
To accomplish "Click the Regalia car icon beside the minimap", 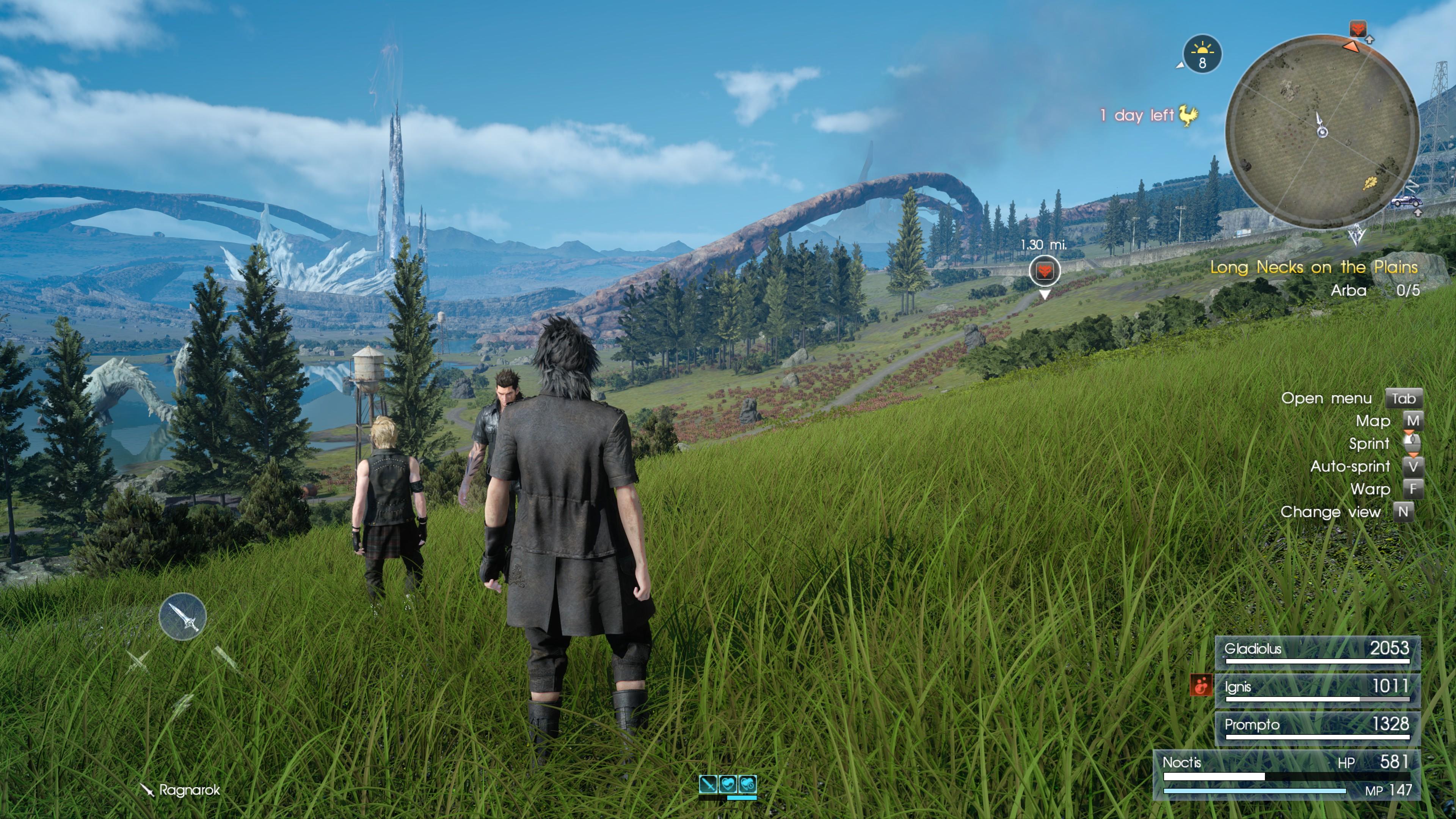I will click(1406, 201).
